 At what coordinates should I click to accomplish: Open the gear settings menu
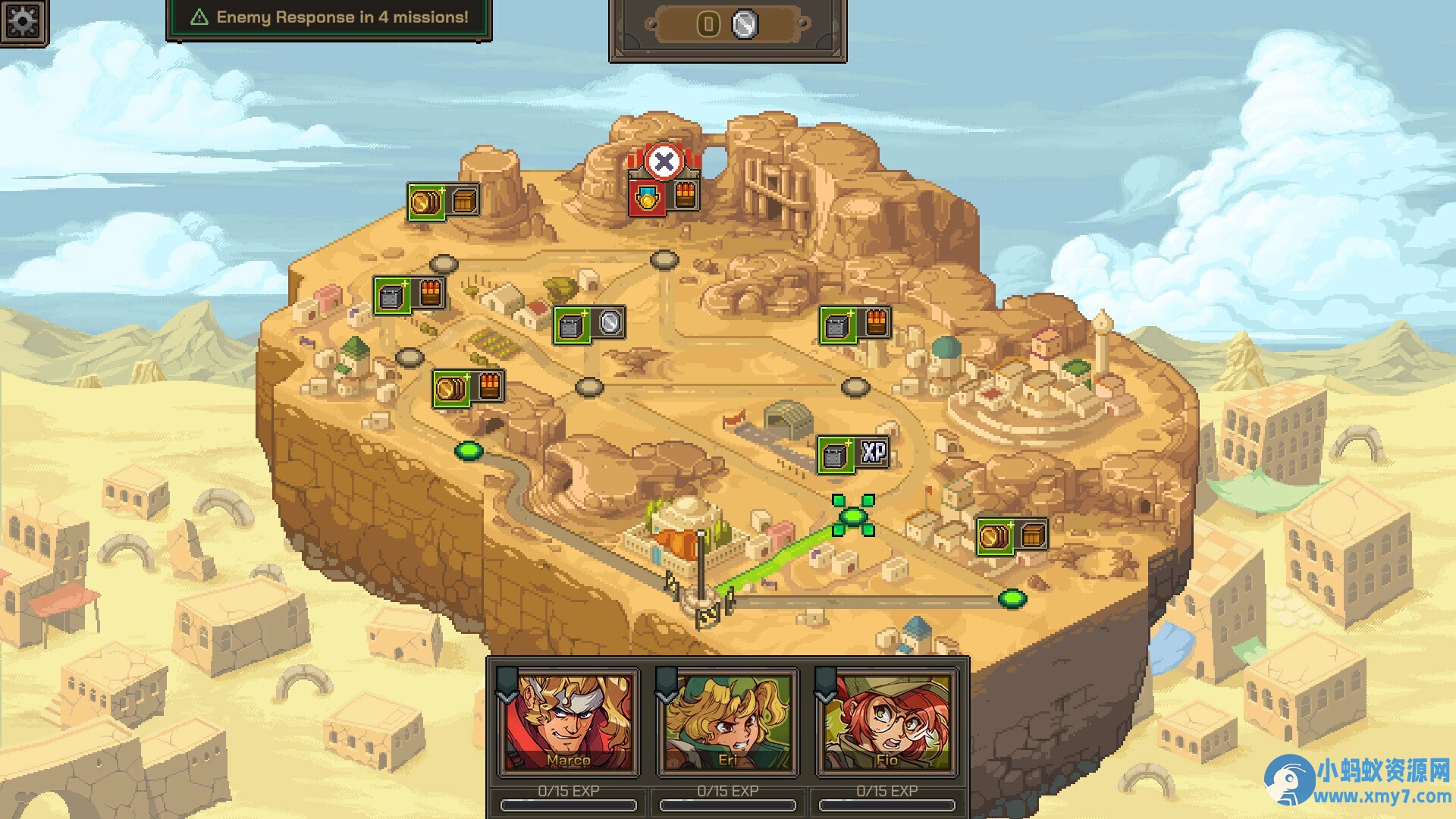click(x=23, y=21)
